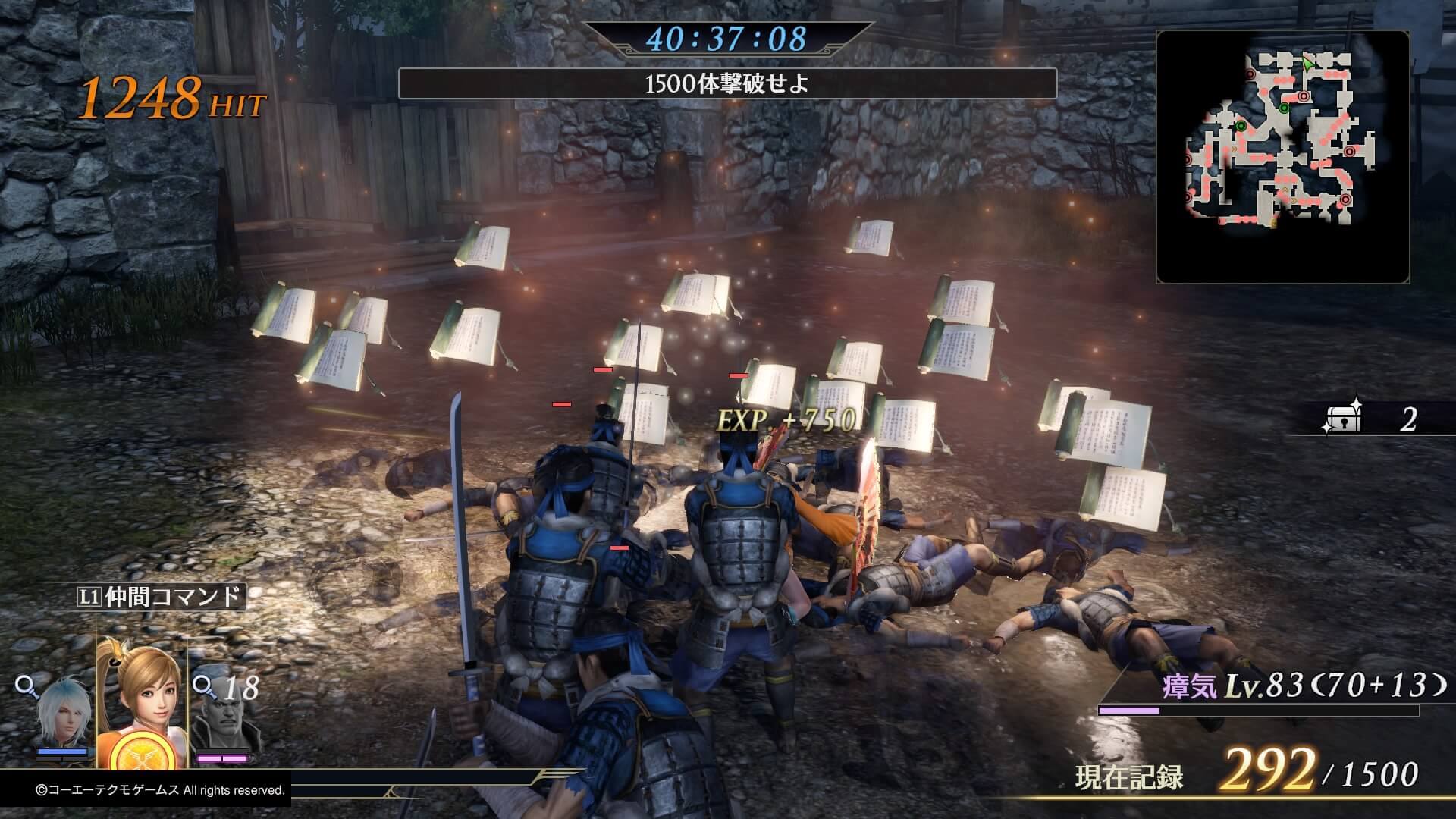1456x819 pixels.
Task: Select the 1500体撃破せよ objective banner
Action: (726, 83)
